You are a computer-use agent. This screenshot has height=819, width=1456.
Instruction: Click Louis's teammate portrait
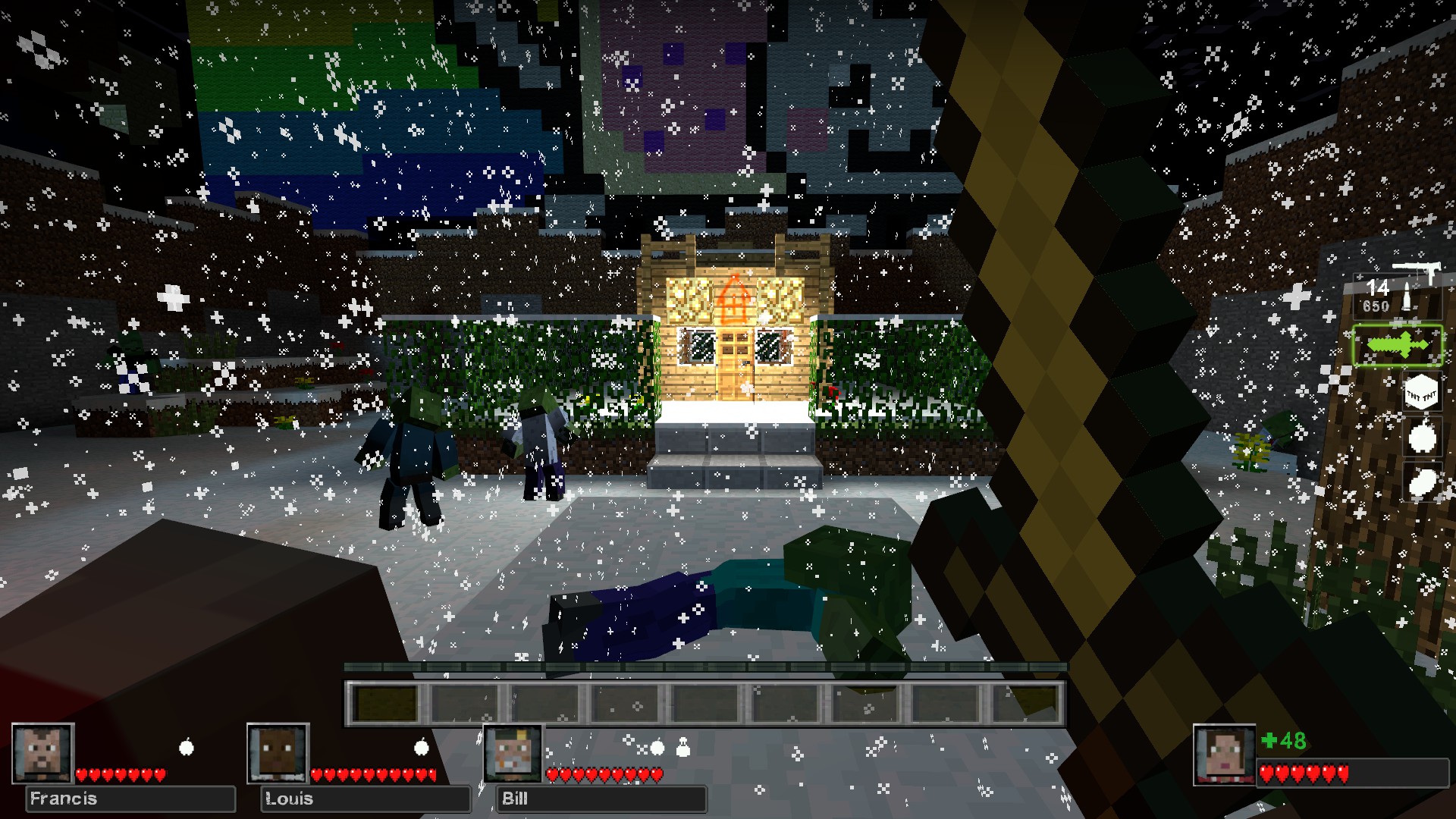[x=278, y=753]
